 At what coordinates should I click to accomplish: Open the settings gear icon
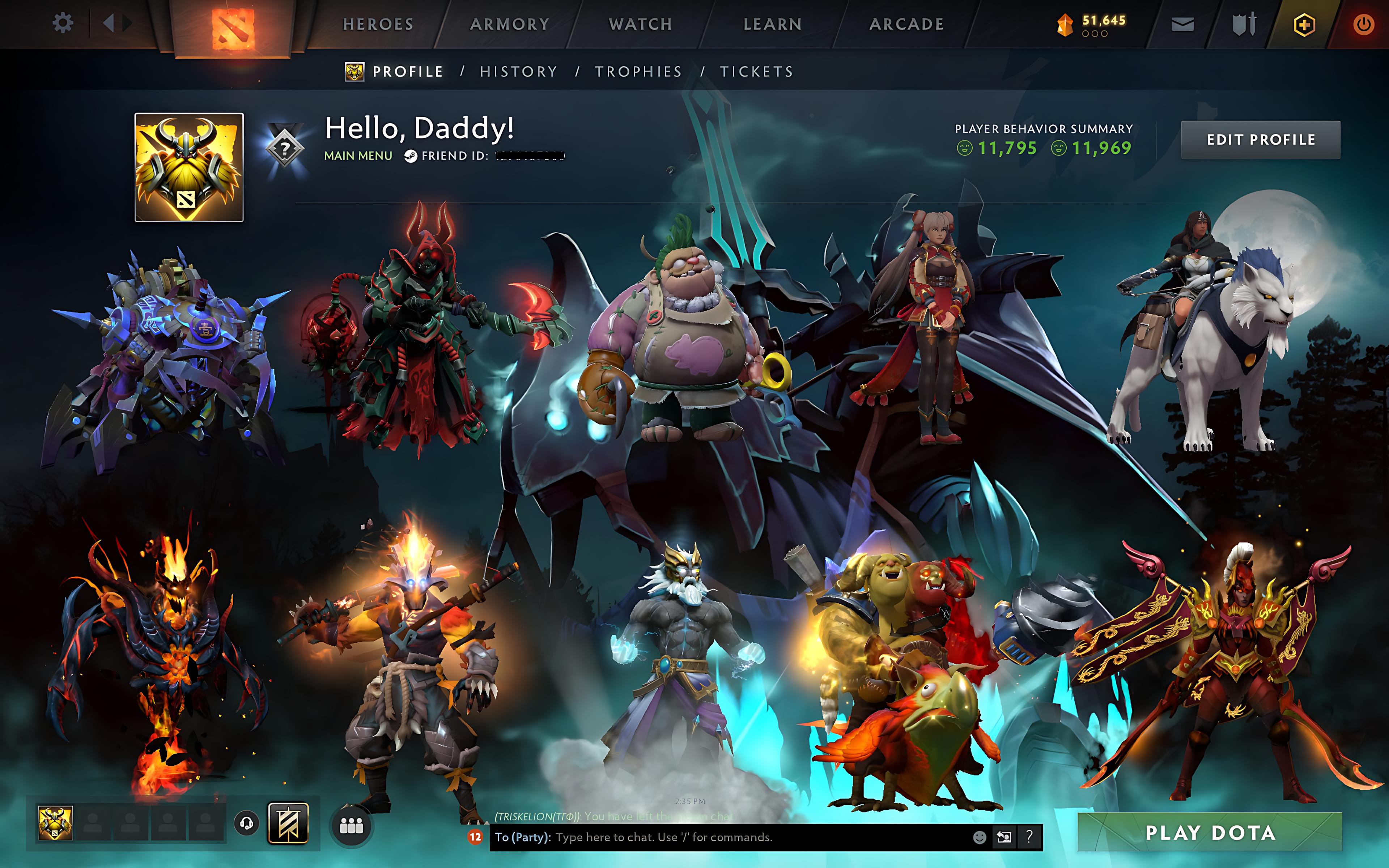point(63,24)
